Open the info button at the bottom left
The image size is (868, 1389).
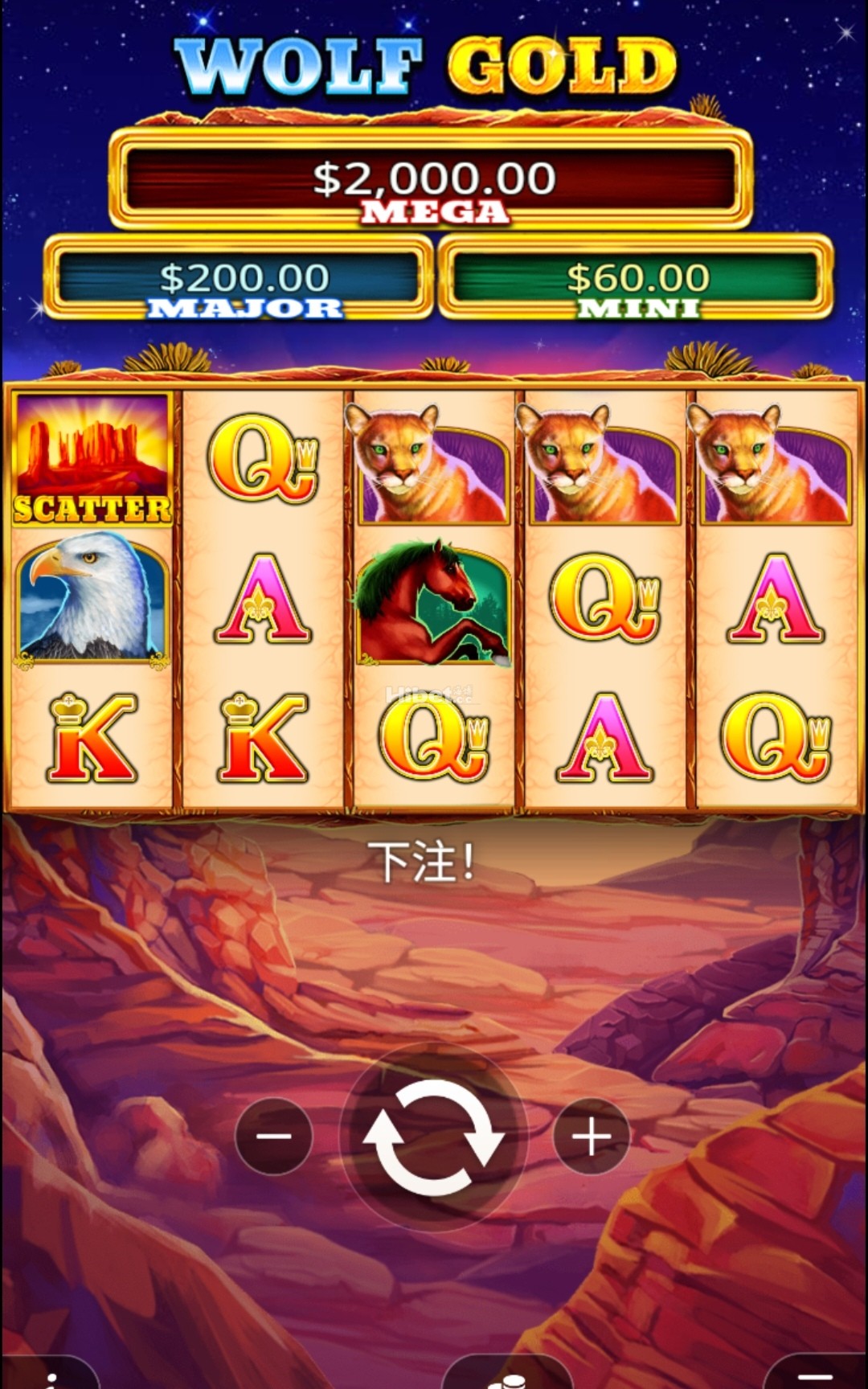pyautogui.click(x=50, y=1376)
